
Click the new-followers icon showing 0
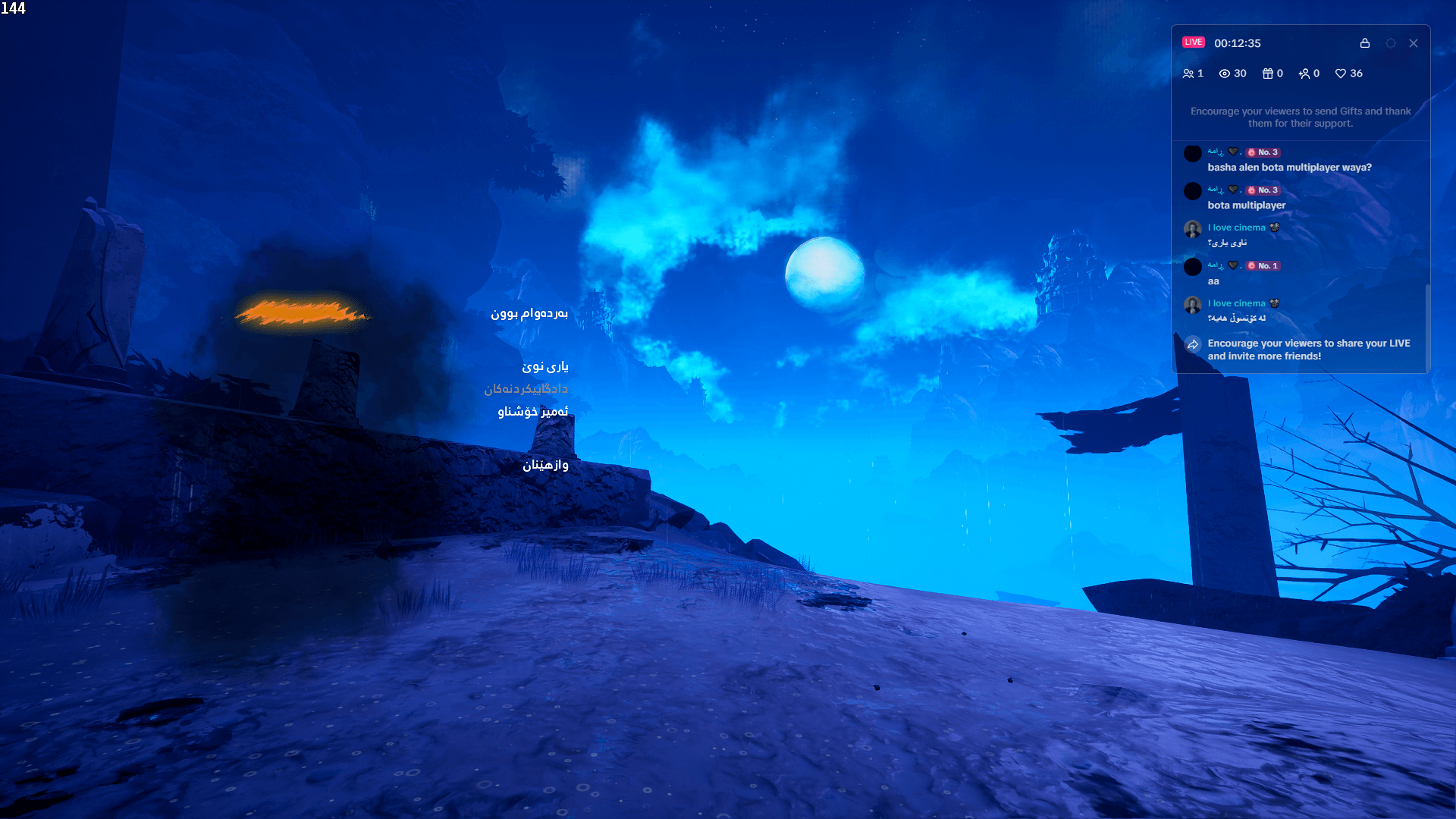(1305, 74)
